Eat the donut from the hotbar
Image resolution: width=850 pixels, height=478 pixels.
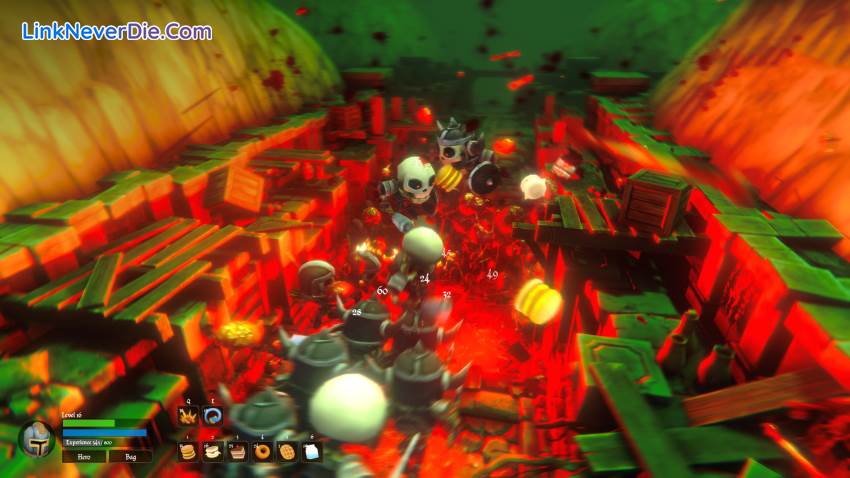(x=262, y=451)
